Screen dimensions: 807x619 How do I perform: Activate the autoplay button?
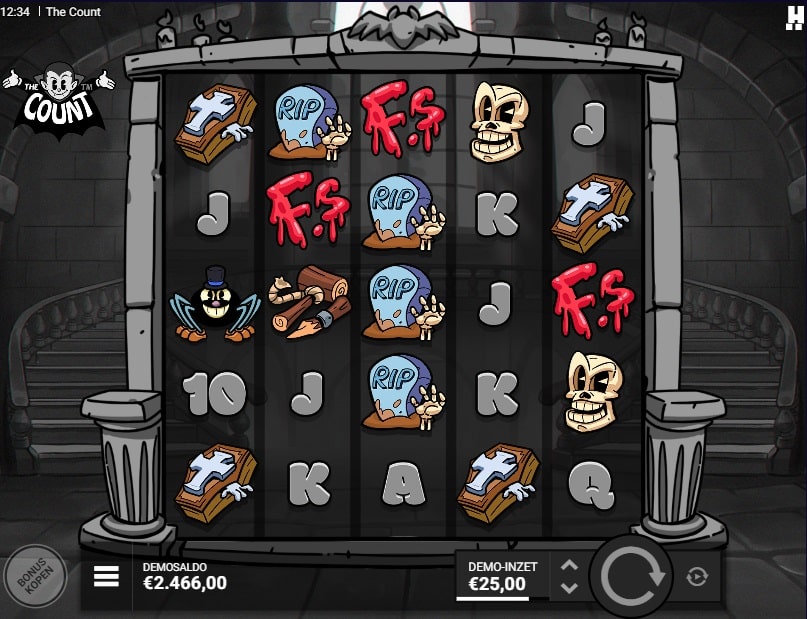698,577
